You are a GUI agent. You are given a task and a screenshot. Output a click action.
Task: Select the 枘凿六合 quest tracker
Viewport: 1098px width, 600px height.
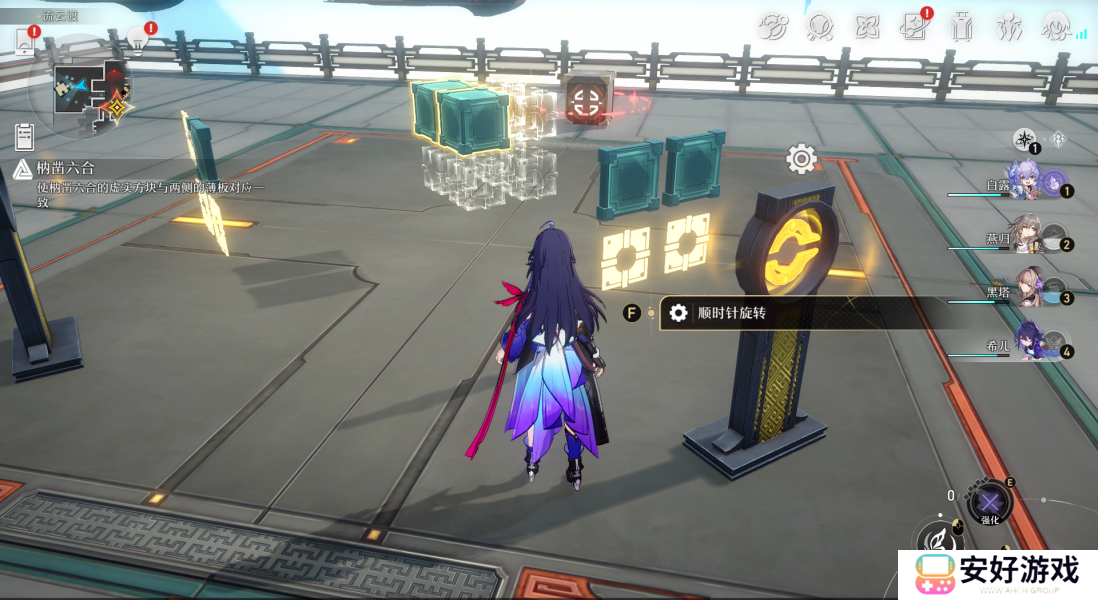(x=68, y=170)
